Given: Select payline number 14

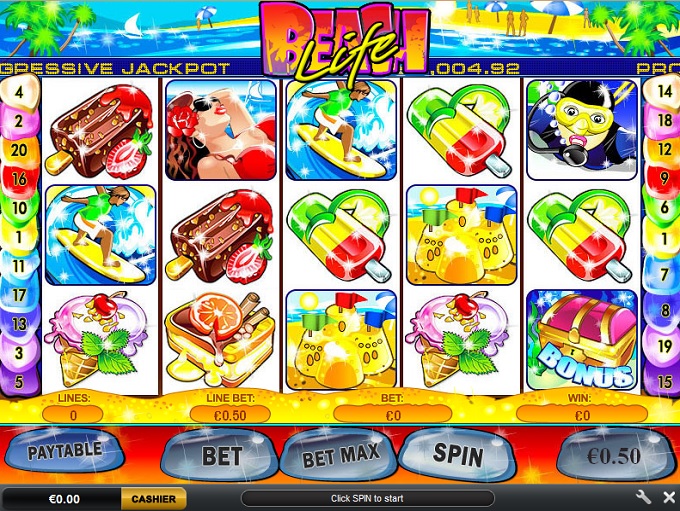Looking at the screenshot, I should pos(662,91).
